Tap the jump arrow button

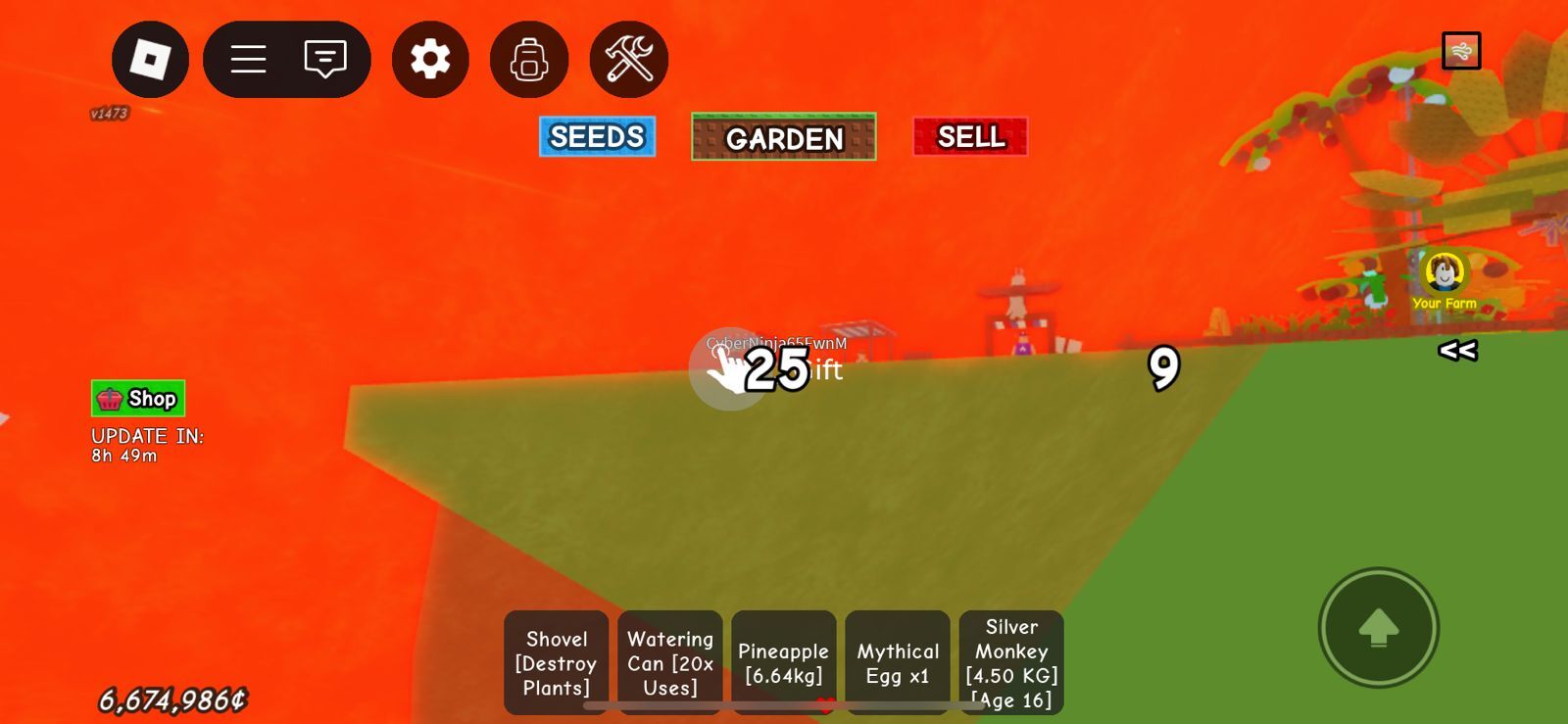[1378, 628]
